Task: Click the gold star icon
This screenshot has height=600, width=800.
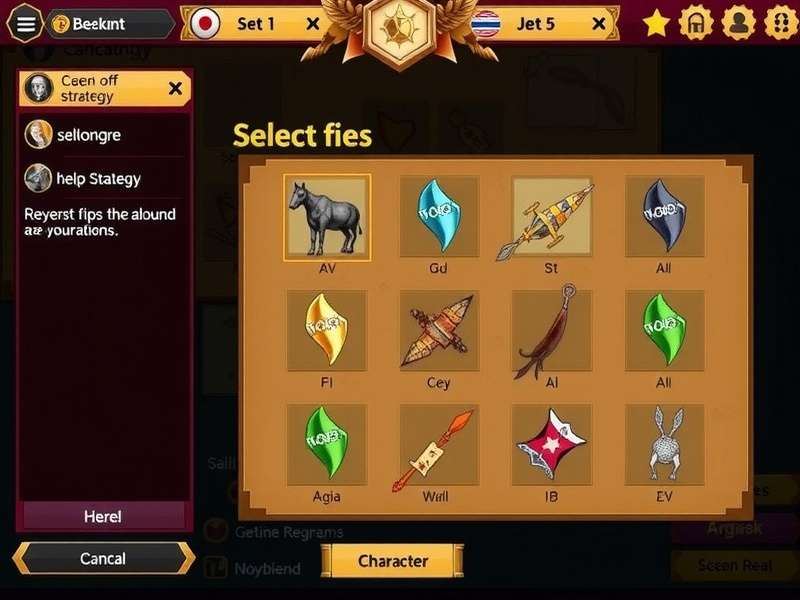Action: (656, 24)
